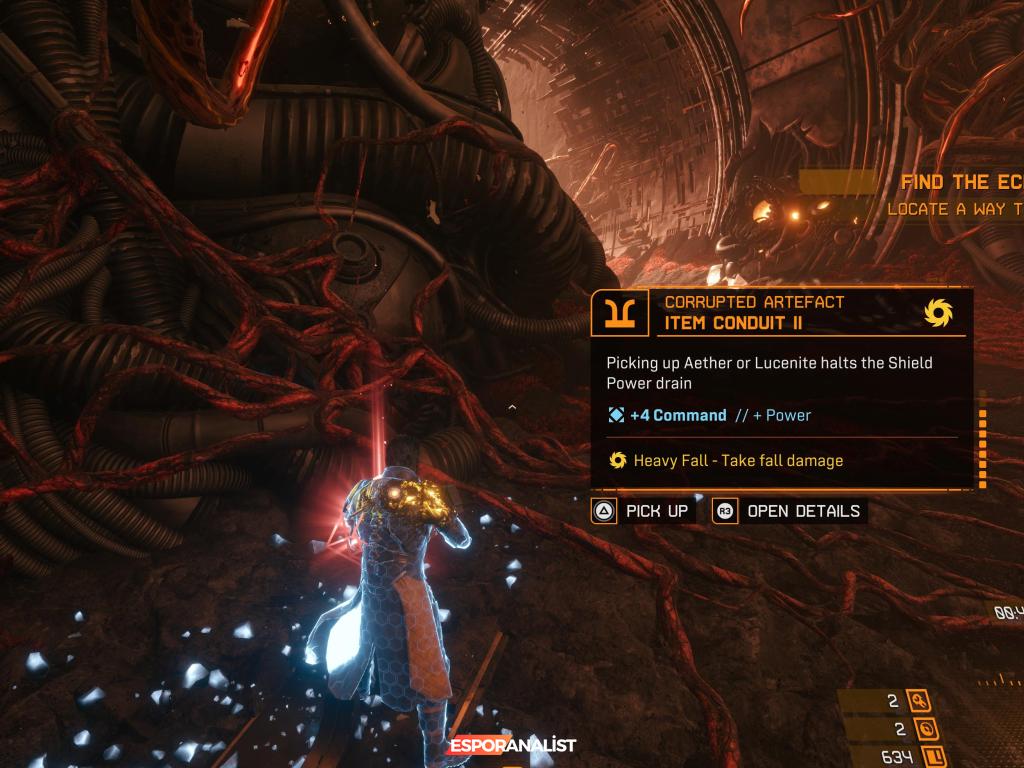Click the corruption swirl icon in artefact header
The width and height of the screenshot is (1024, 768).
(x=938, y=314)
